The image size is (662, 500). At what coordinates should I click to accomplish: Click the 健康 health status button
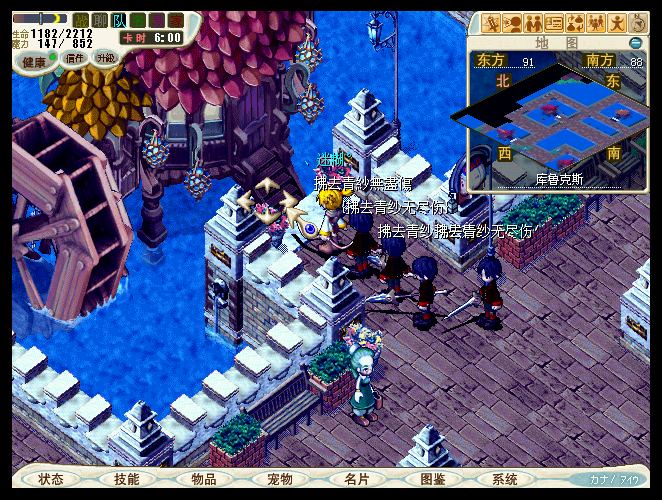(34, 61)
